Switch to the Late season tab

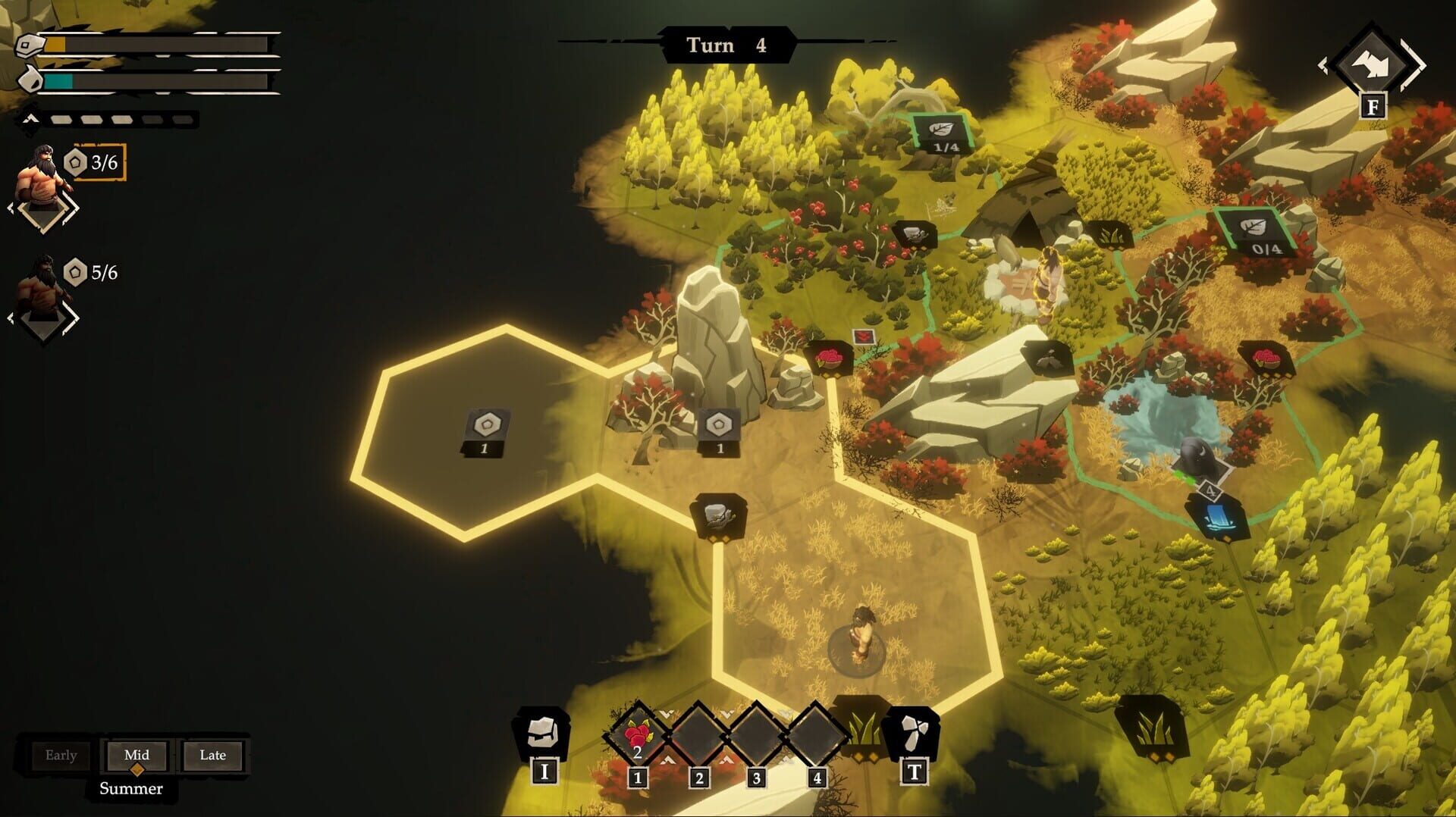click(212, 755)
